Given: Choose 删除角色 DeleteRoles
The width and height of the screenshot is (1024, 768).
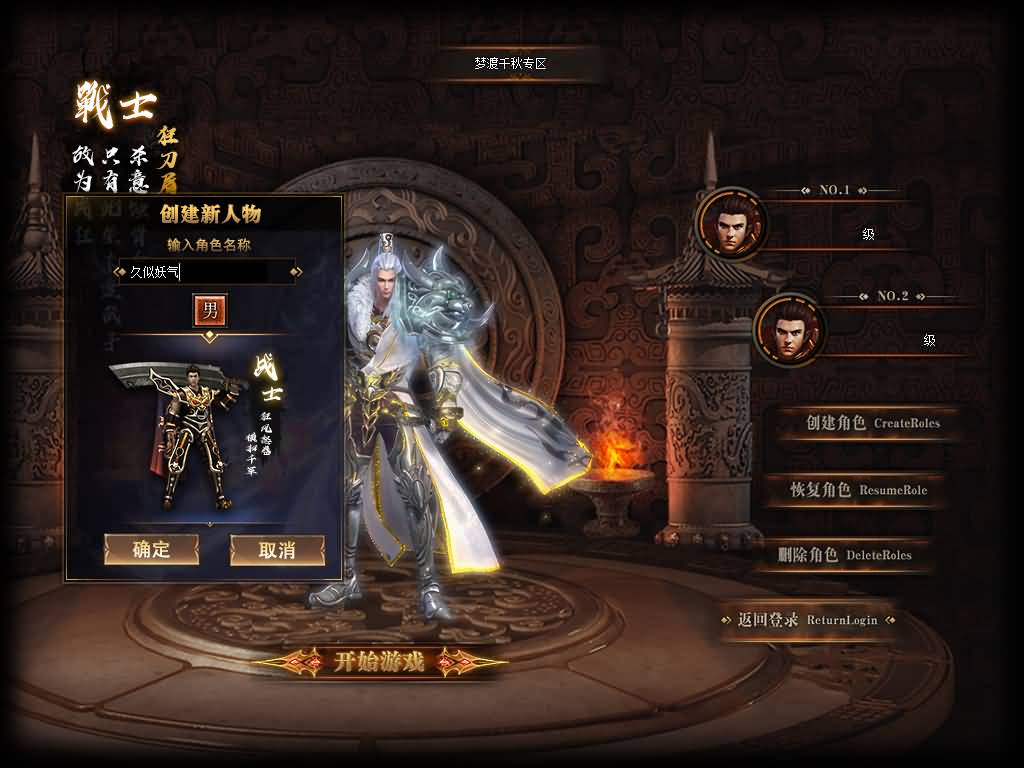Looking at the screenshot, I should pos(844,555).
